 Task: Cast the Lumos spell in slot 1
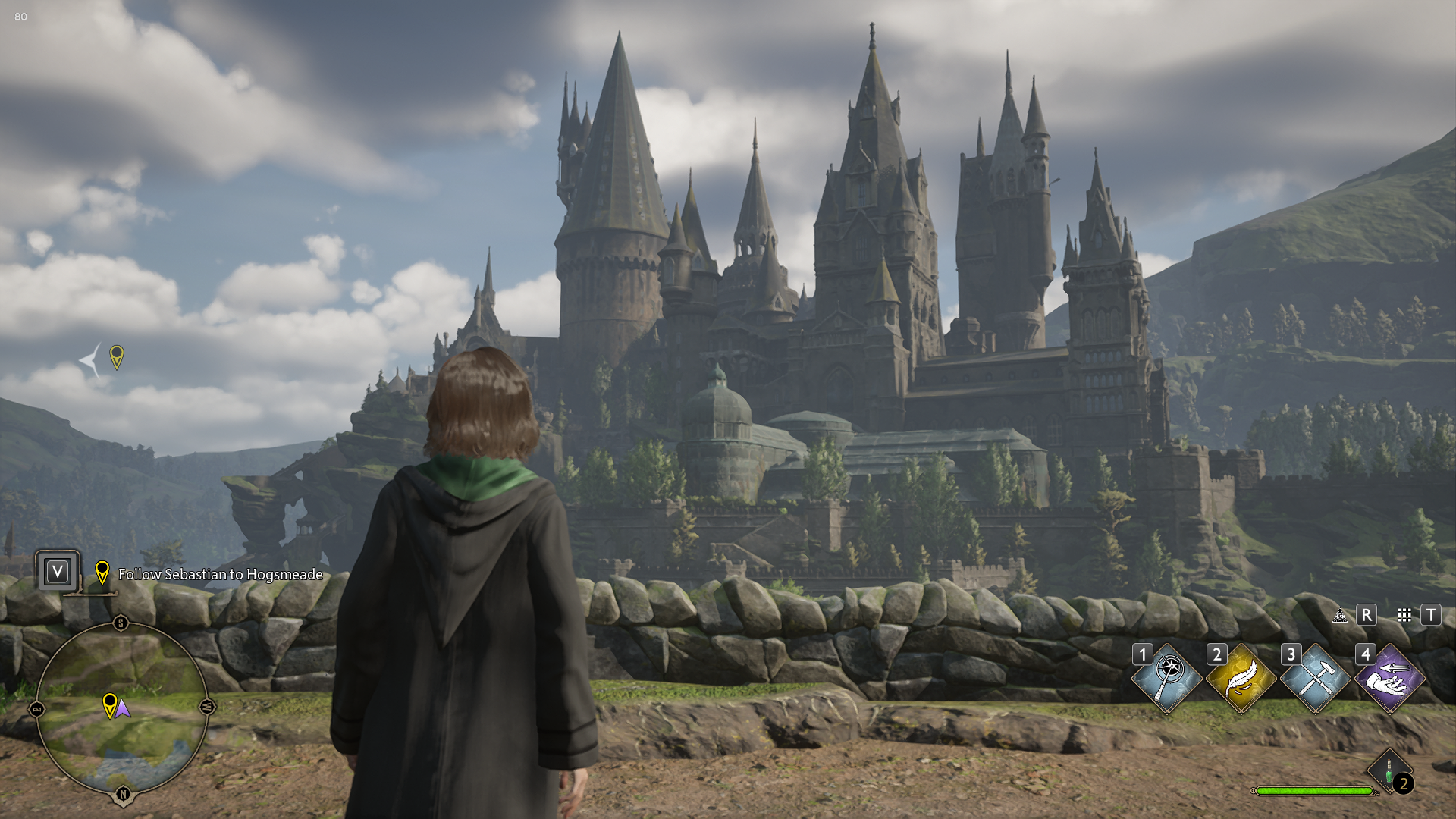[x=1167, y=679]
